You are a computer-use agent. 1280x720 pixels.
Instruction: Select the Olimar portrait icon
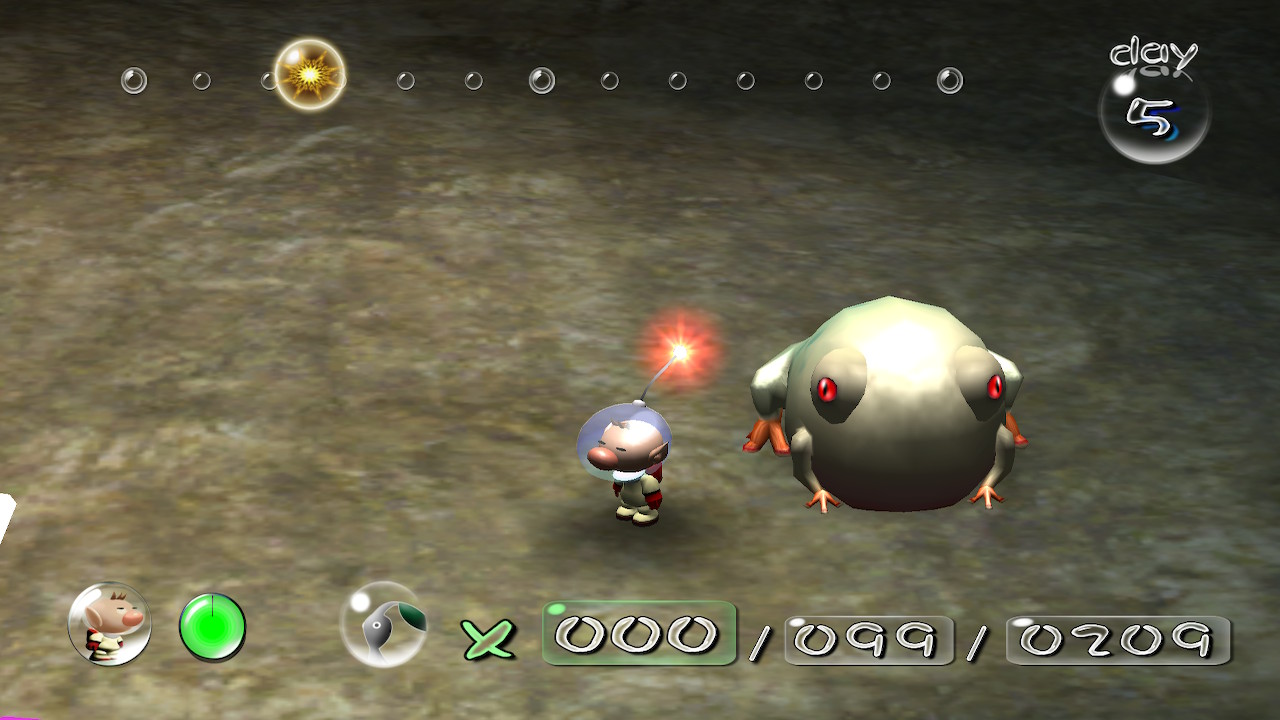pyautogui.click(x=109, y=624)
